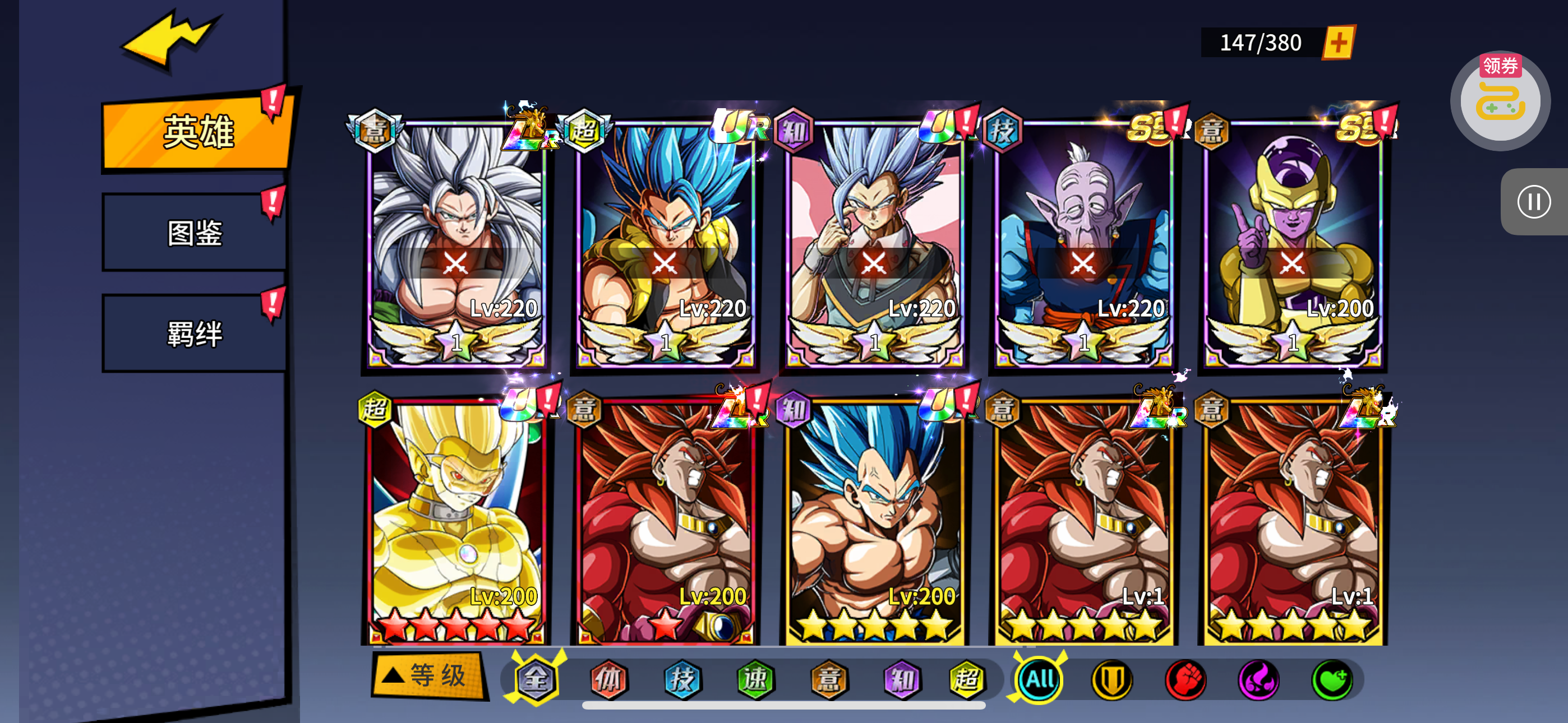The height and width of the screenshot is (723, 1568).
Task: Pick the Golden Frieza Lv 200 card
Action: pyautogui.click(x=1292, y=243)
